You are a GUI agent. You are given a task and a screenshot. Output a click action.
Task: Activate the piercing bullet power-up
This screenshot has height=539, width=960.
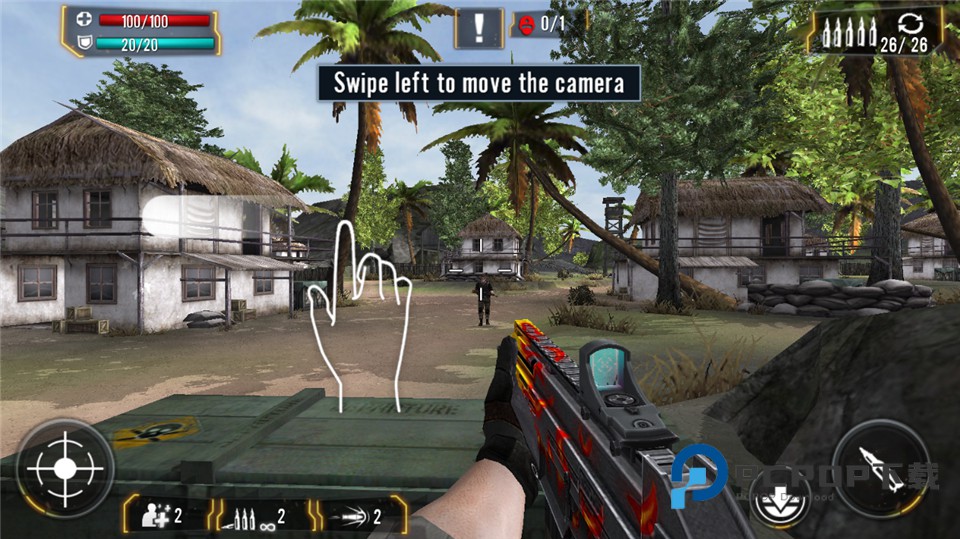(x=356, y=516)
